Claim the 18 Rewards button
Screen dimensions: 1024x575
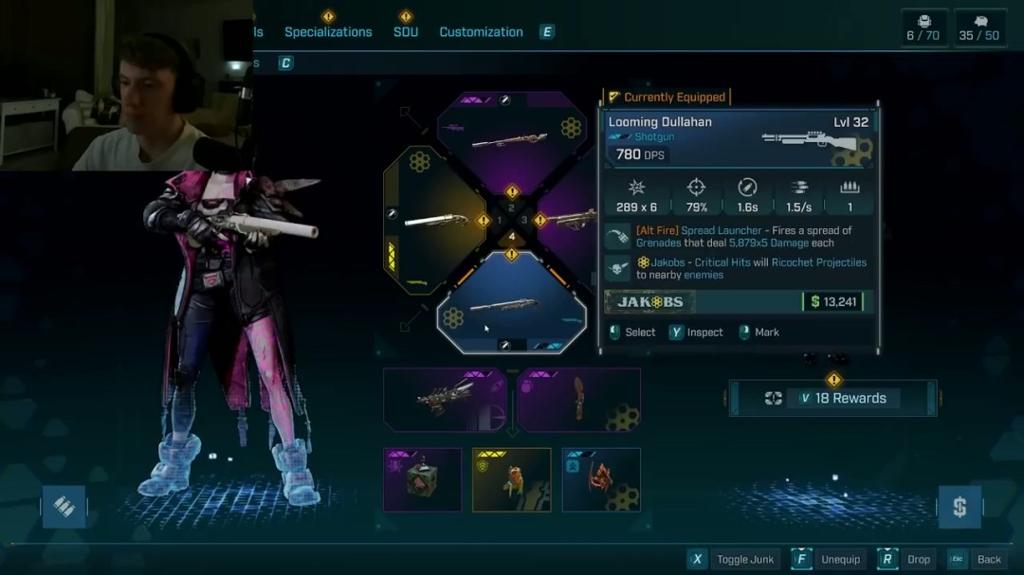tap(832, 398)
